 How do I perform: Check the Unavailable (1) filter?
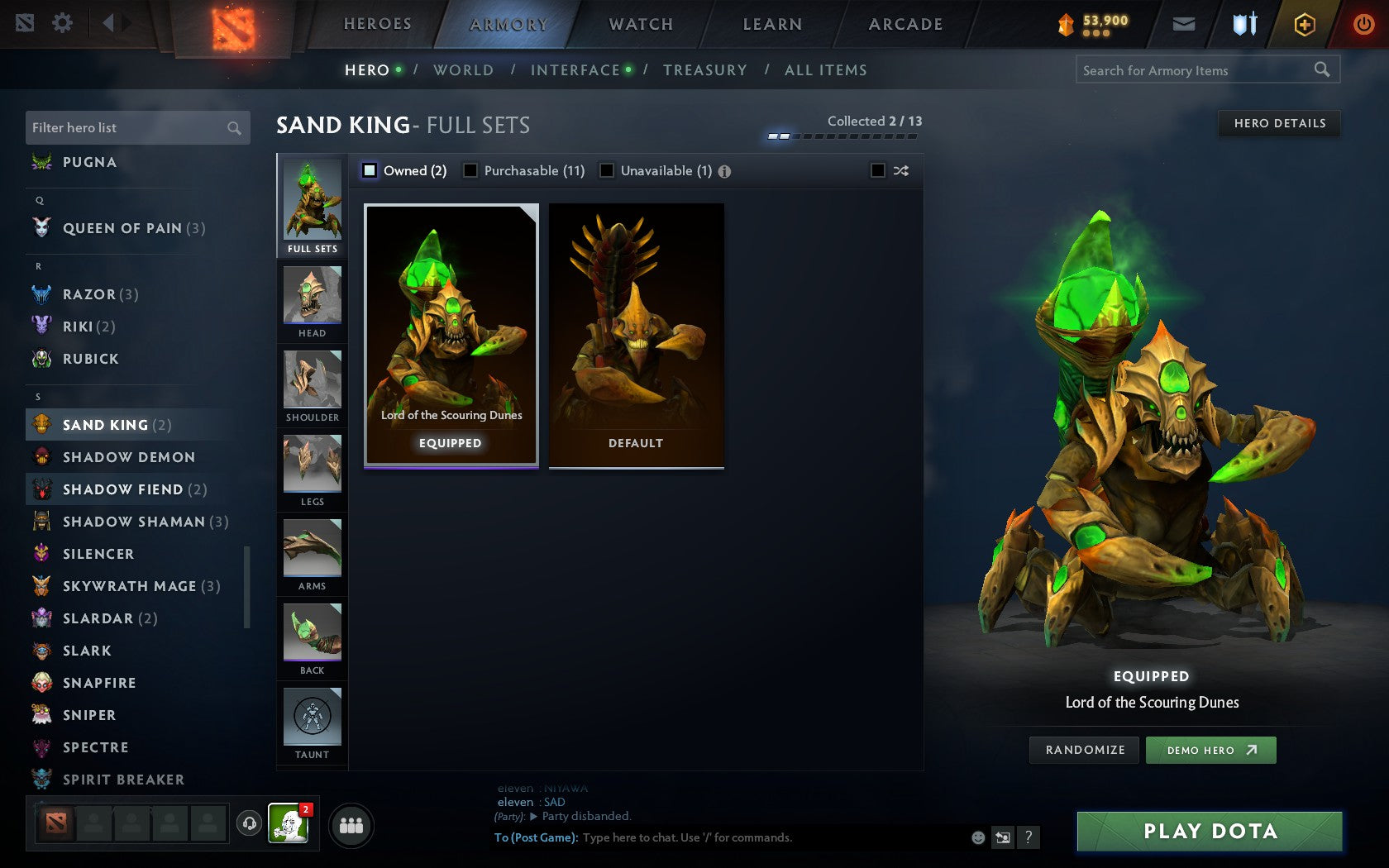point(609,170)
